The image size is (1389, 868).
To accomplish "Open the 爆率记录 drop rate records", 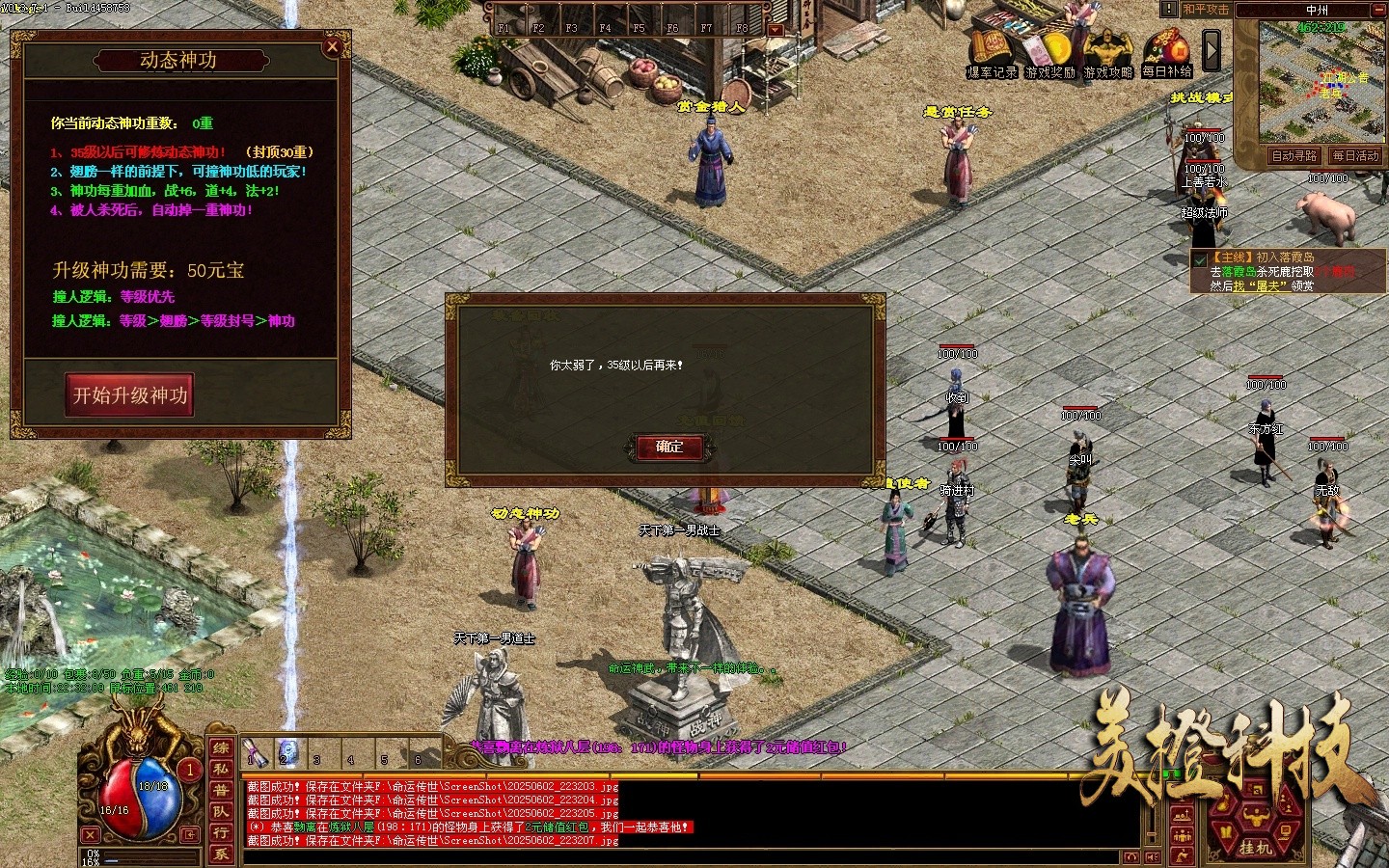I will coord(992,54).
